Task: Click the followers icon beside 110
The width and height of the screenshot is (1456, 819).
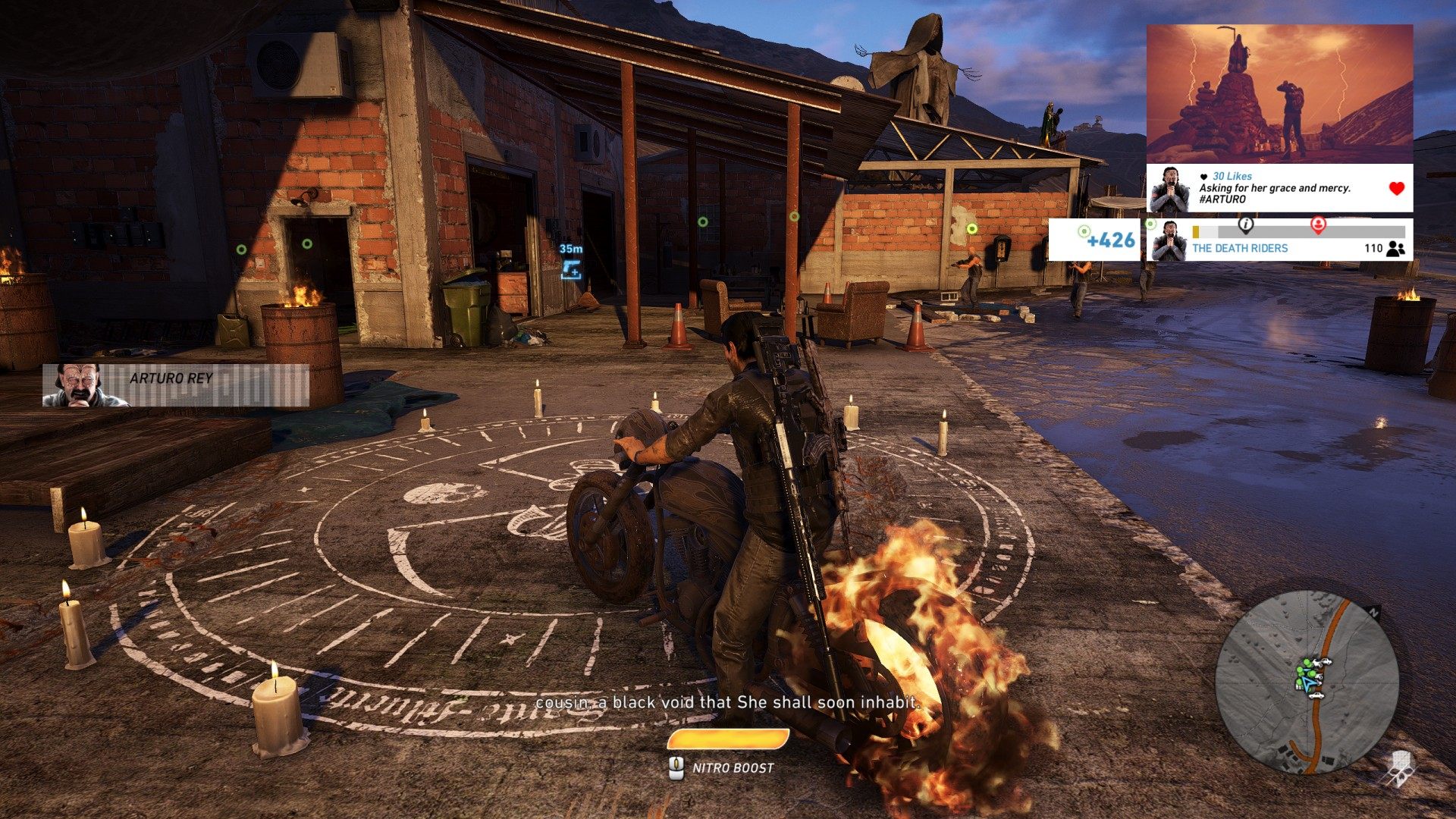Action: pos(1395,248)
